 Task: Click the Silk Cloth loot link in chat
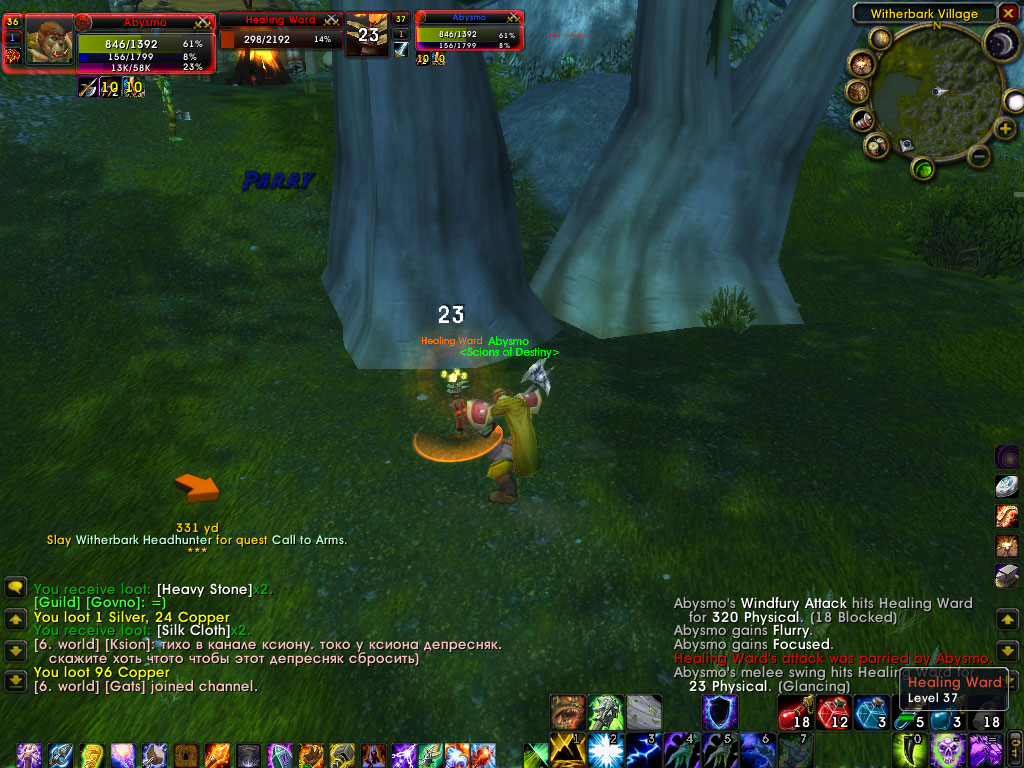point(194,631)
